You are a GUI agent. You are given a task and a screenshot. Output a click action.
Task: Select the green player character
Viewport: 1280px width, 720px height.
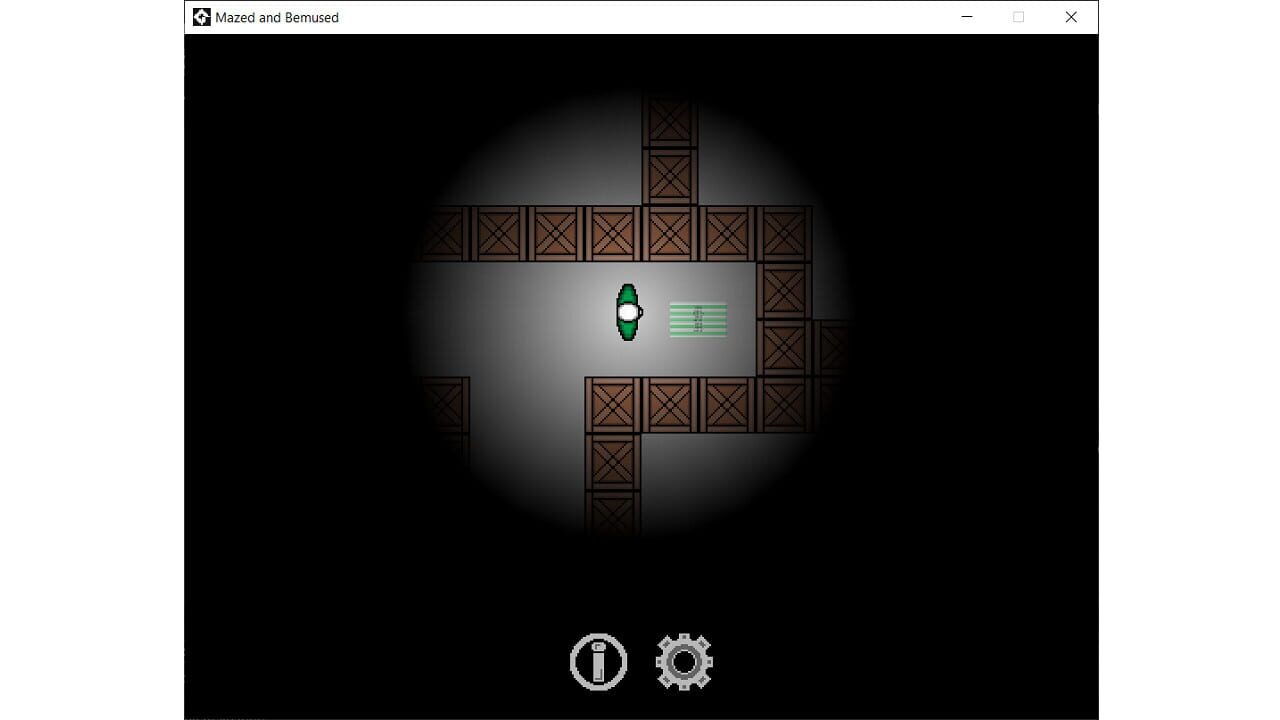pyautogui.click(x=628, y=312)
